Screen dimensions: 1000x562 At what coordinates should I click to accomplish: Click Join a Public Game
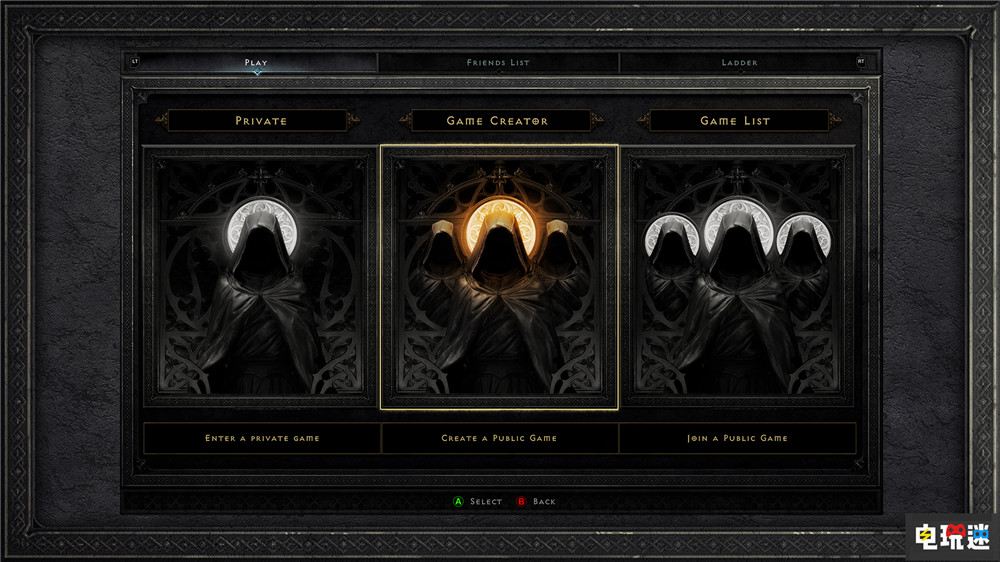click(737, 438)
